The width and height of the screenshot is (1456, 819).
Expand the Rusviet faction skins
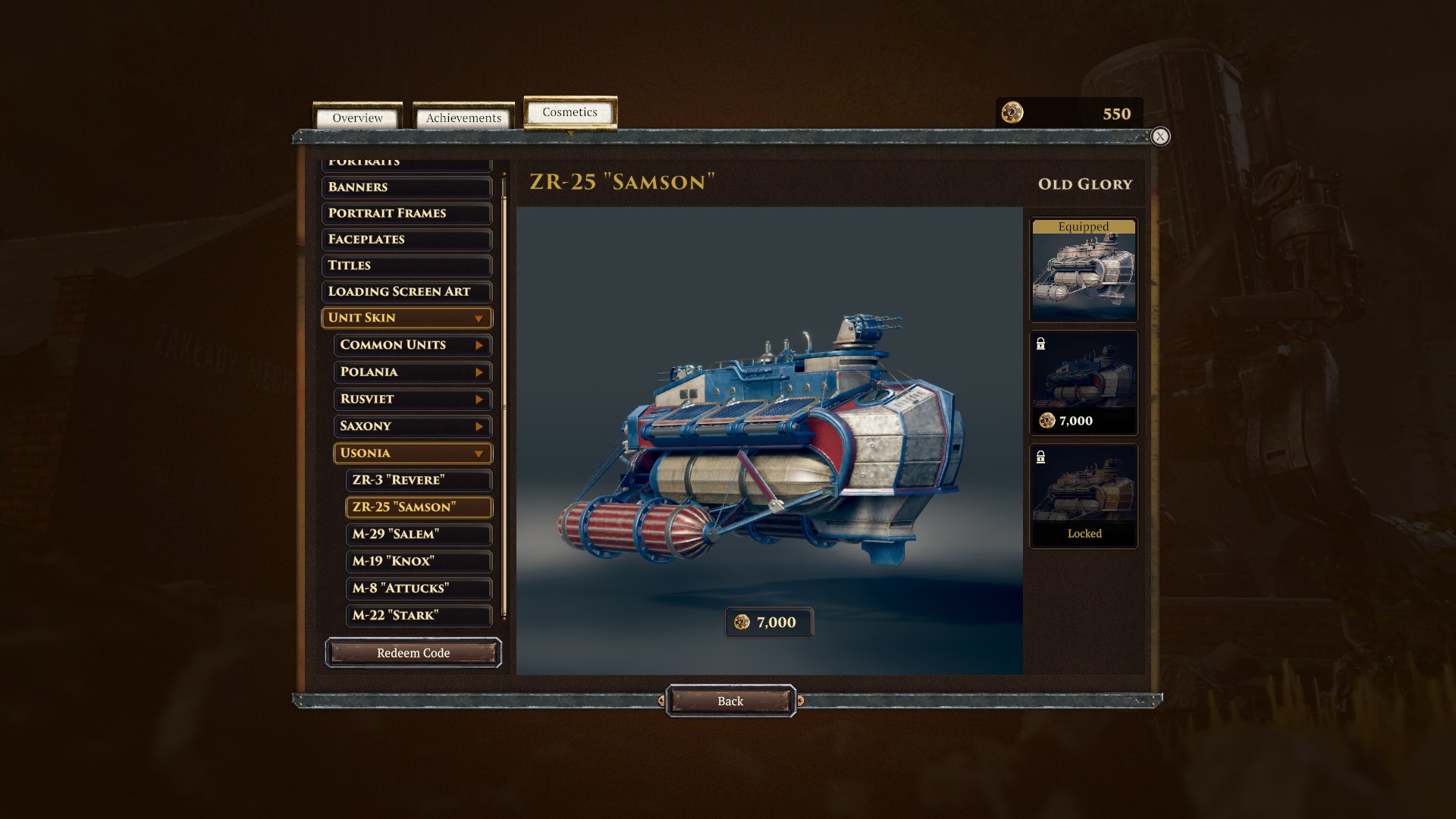pyautogui.click(x=413, y=400)
